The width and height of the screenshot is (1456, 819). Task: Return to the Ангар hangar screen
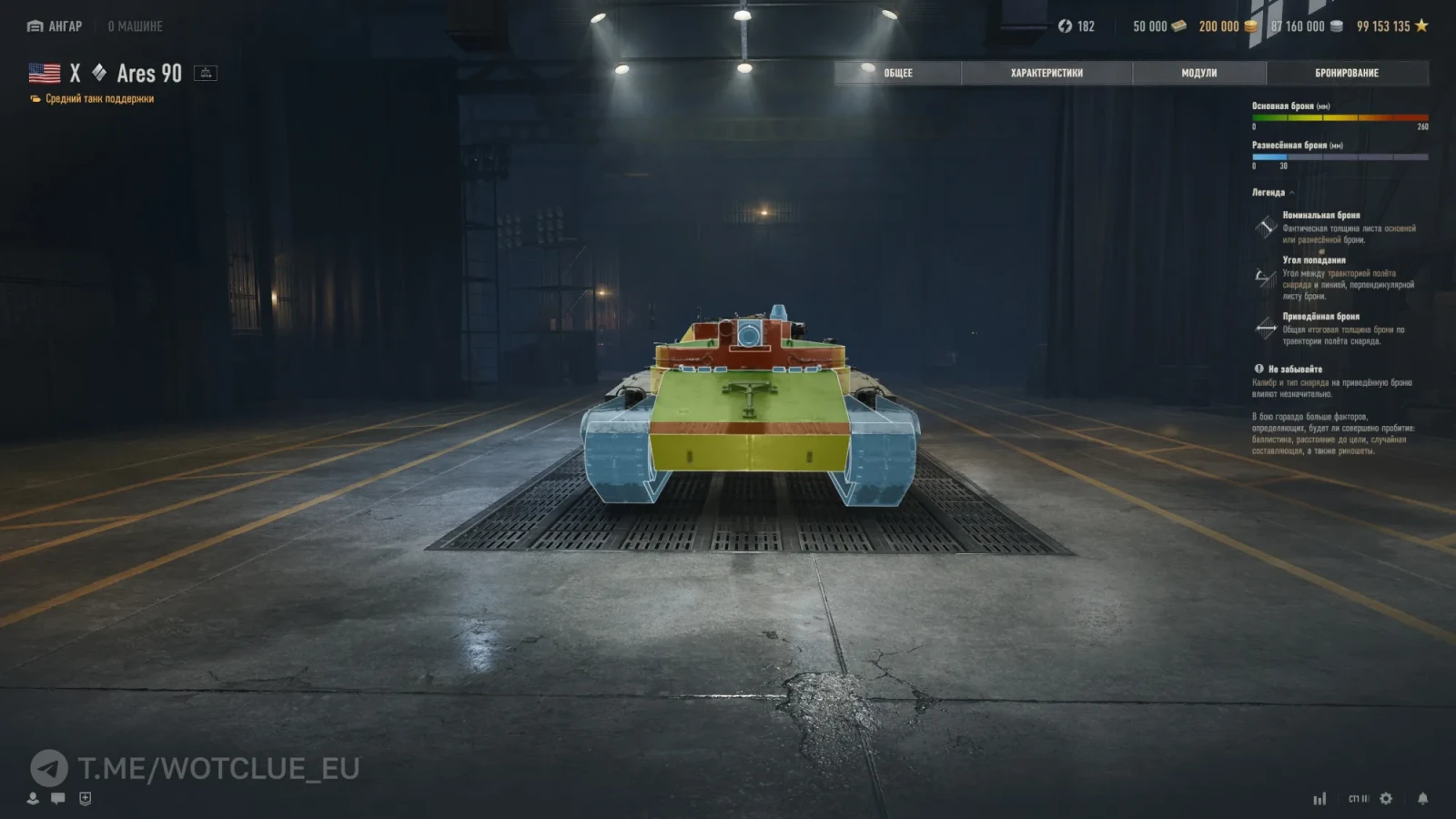pos(55,26)
